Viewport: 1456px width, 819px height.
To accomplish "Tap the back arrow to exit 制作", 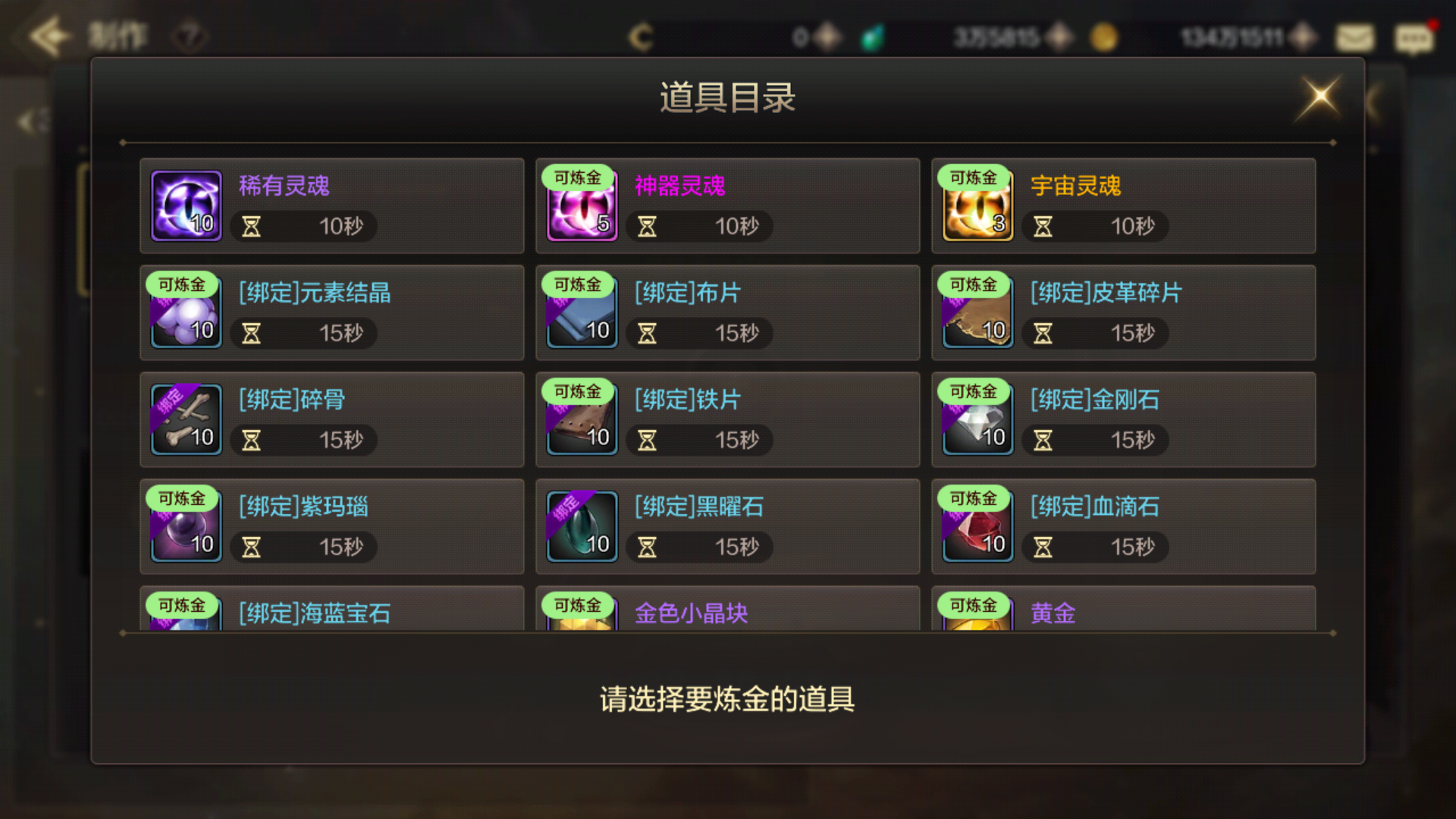I will point(49,33).
